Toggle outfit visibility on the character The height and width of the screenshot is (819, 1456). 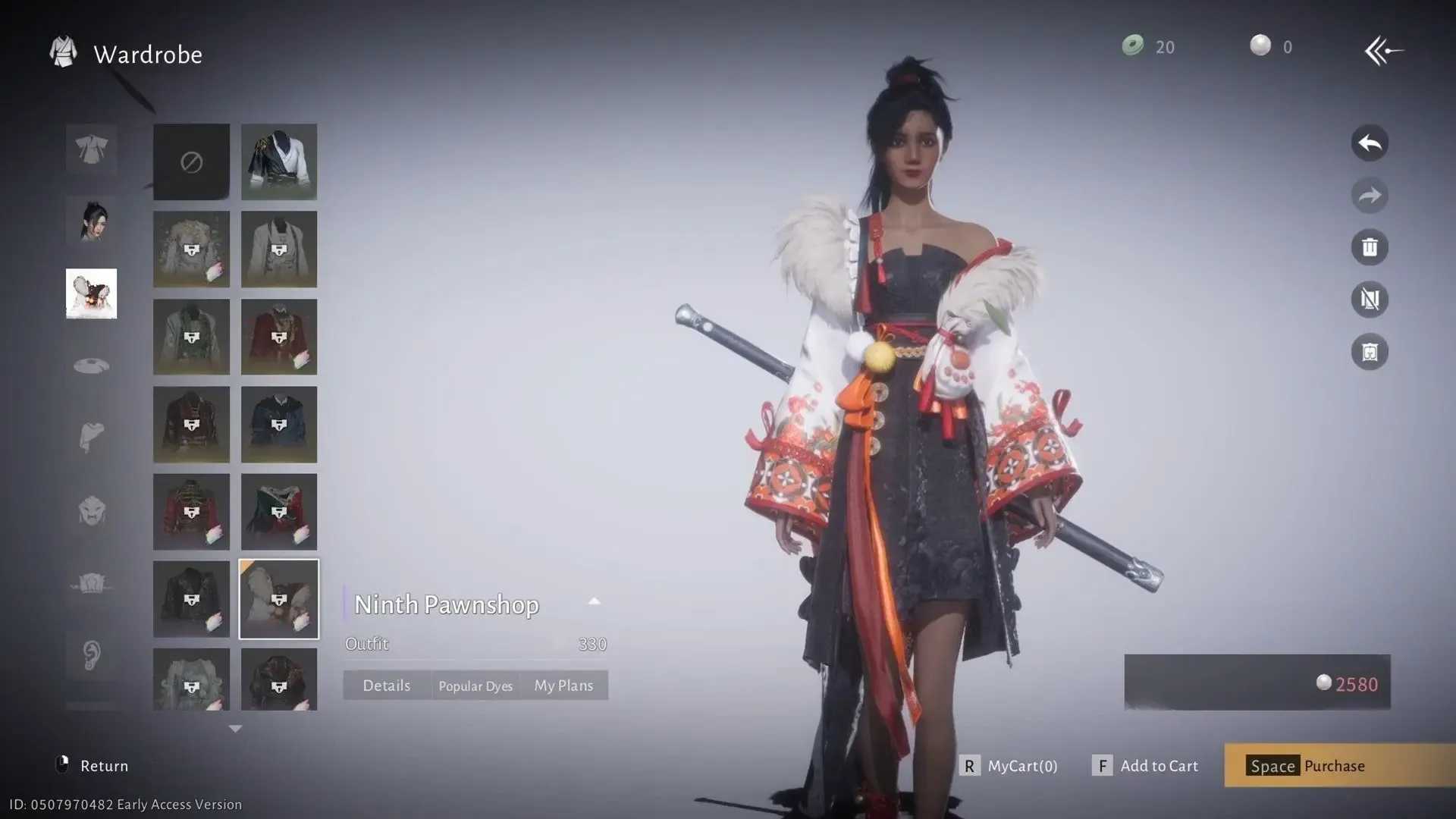click(1370, 300)
